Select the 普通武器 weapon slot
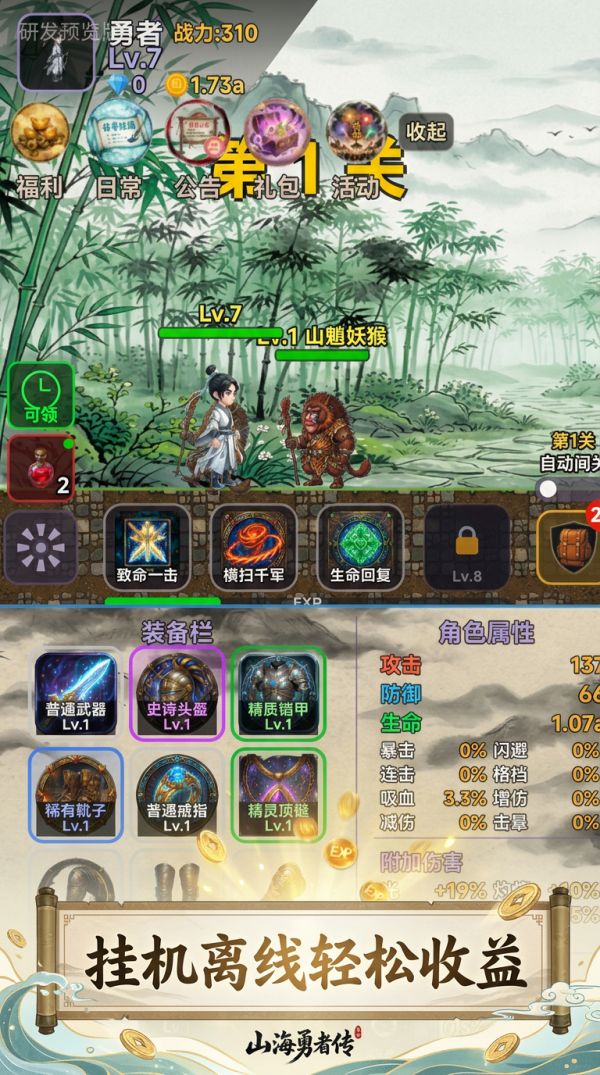Image resolution: width=600 pixels, height=1075 pixels. (76, 692)
